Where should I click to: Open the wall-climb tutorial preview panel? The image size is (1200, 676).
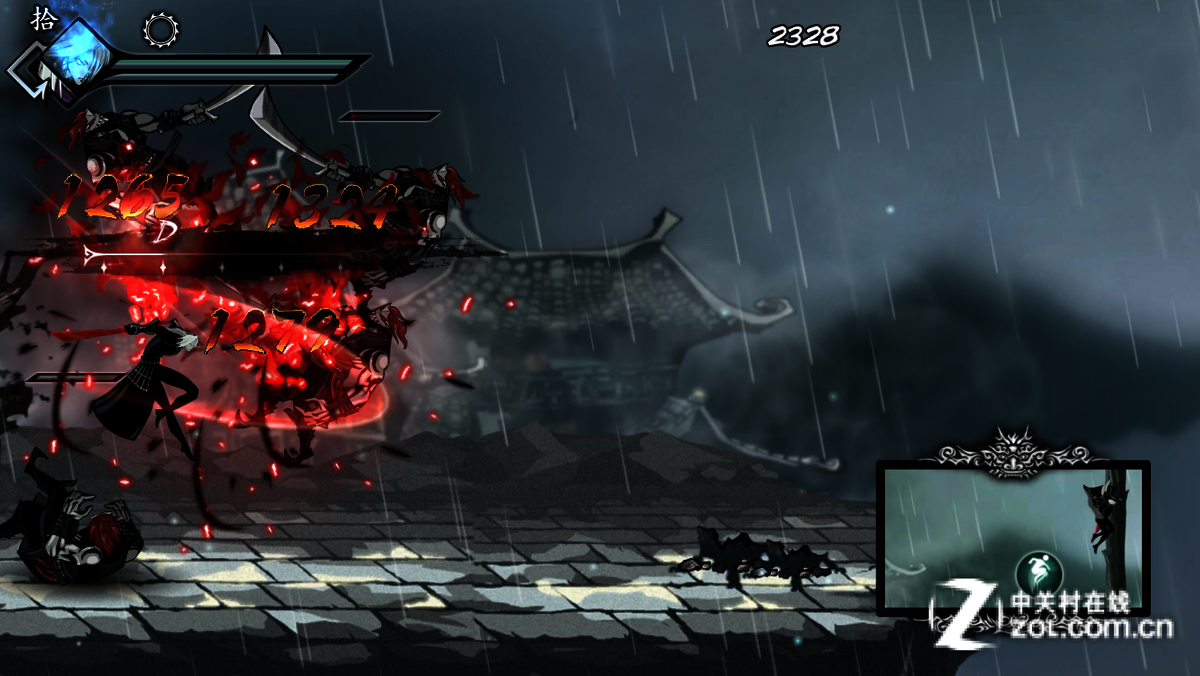click(1013, 537)
